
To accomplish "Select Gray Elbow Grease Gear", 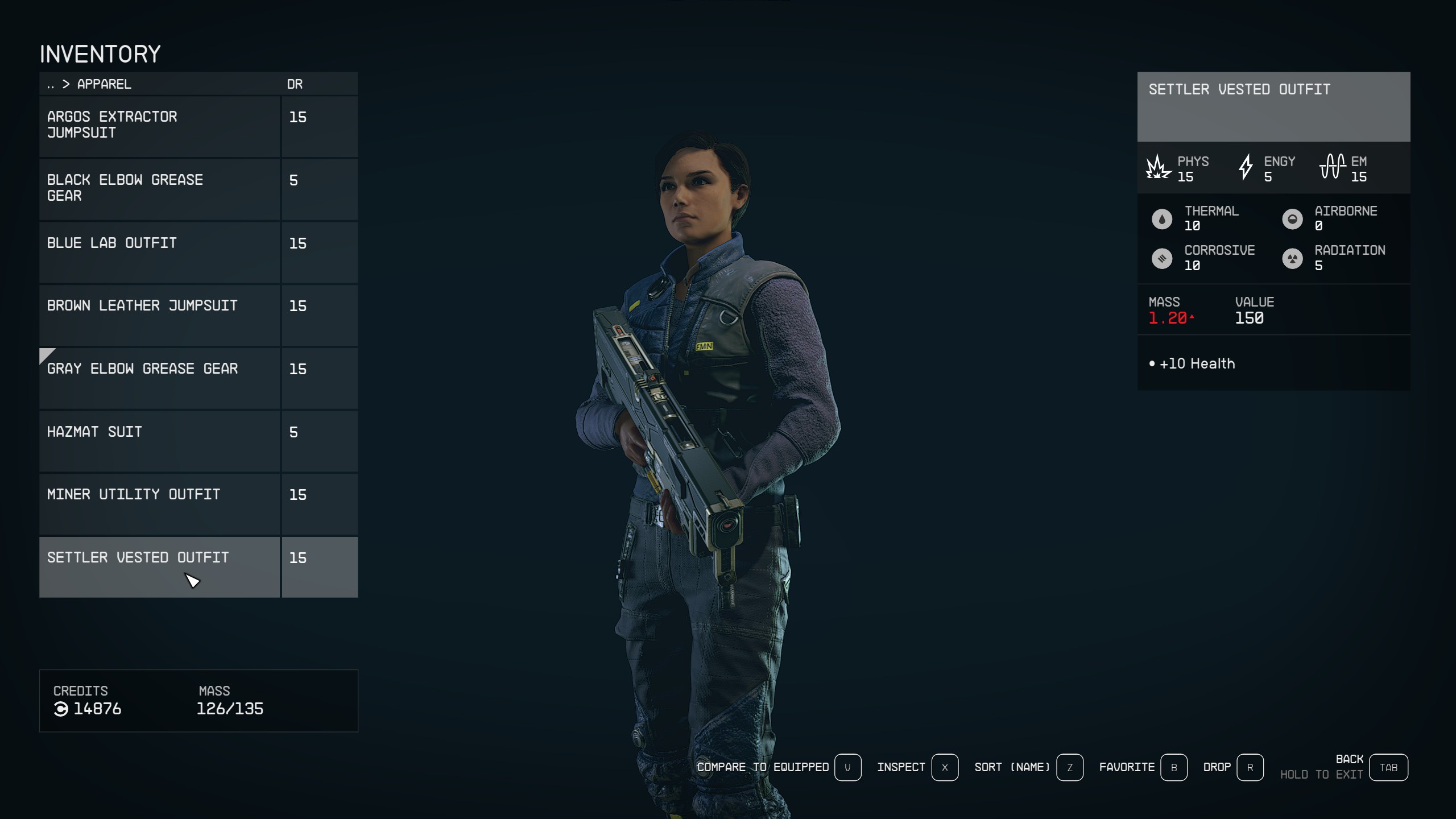I will [159, 378].
